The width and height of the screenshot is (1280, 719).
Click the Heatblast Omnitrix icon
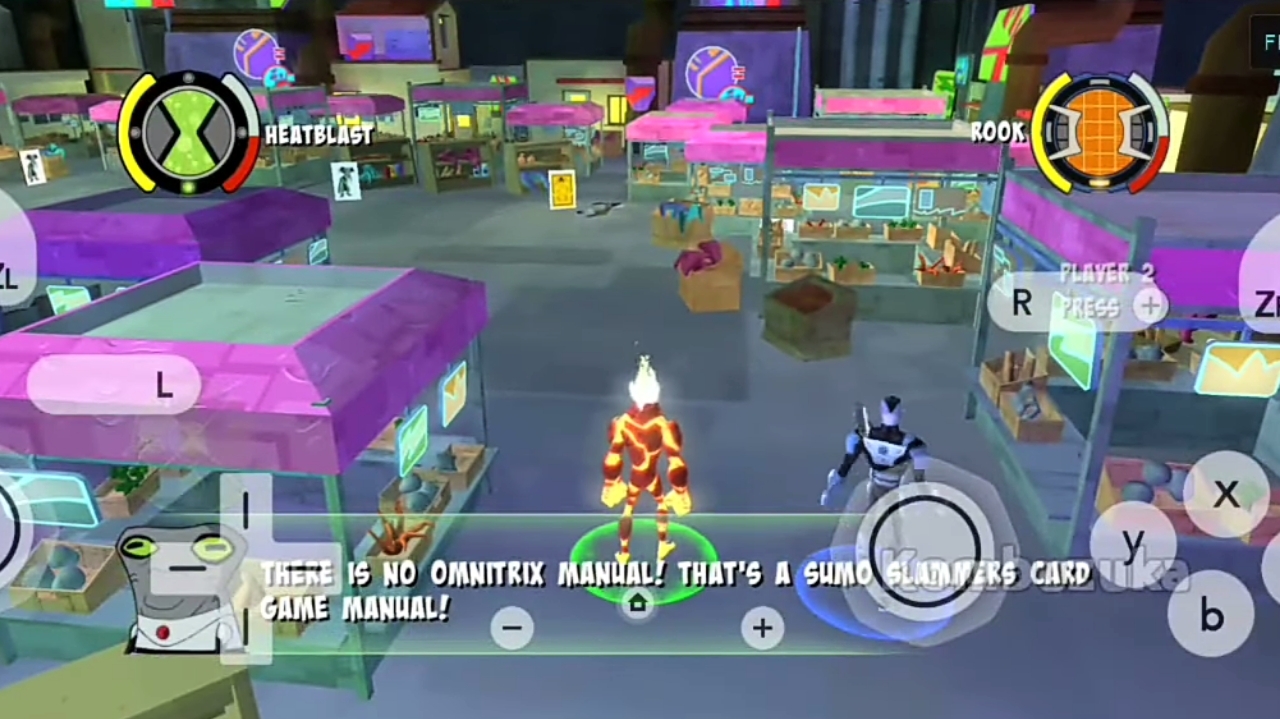pyautogui.click(x=188, y=131)
